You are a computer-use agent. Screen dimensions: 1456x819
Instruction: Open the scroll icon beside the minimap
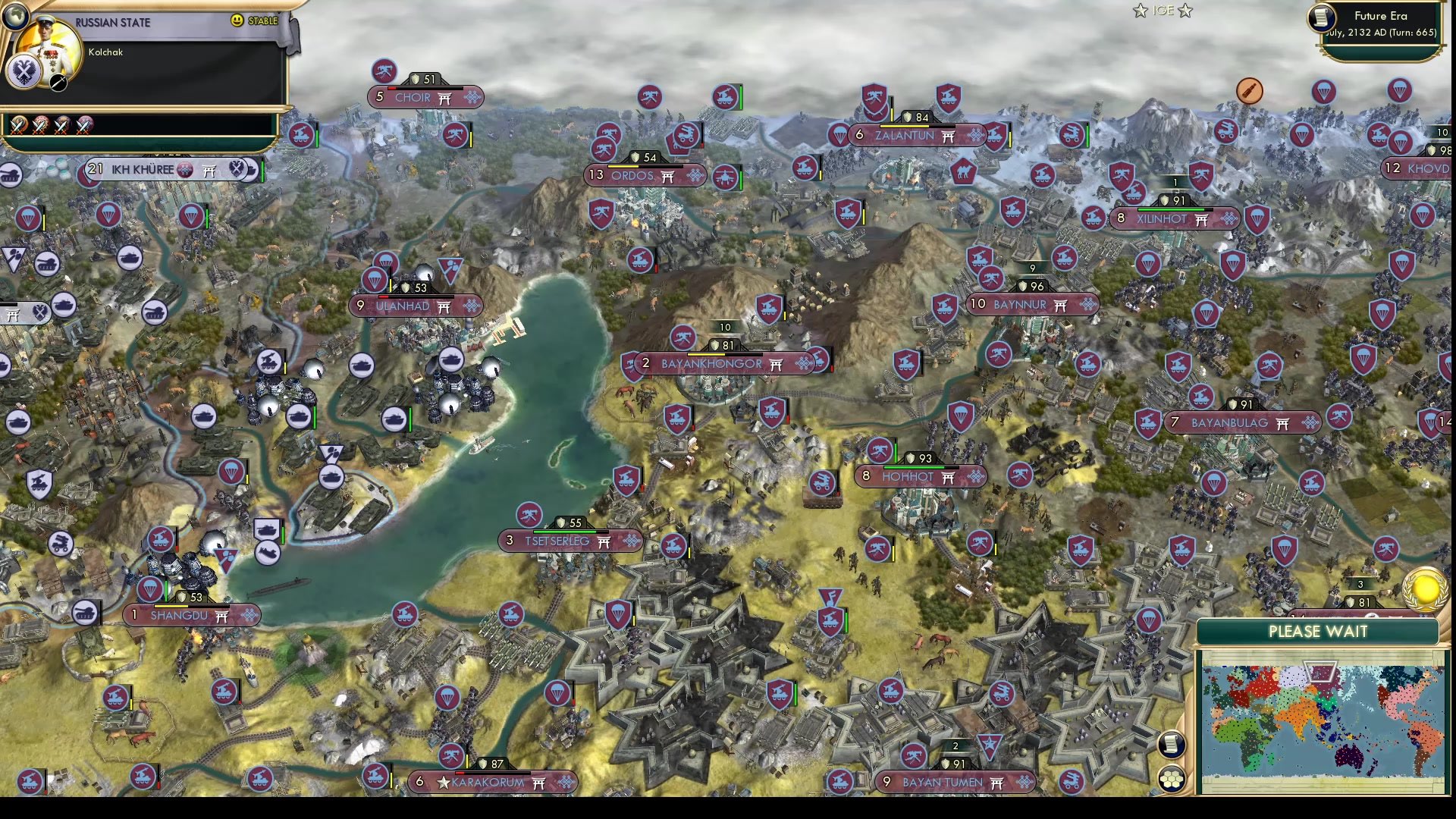(x=1172, y=745)
